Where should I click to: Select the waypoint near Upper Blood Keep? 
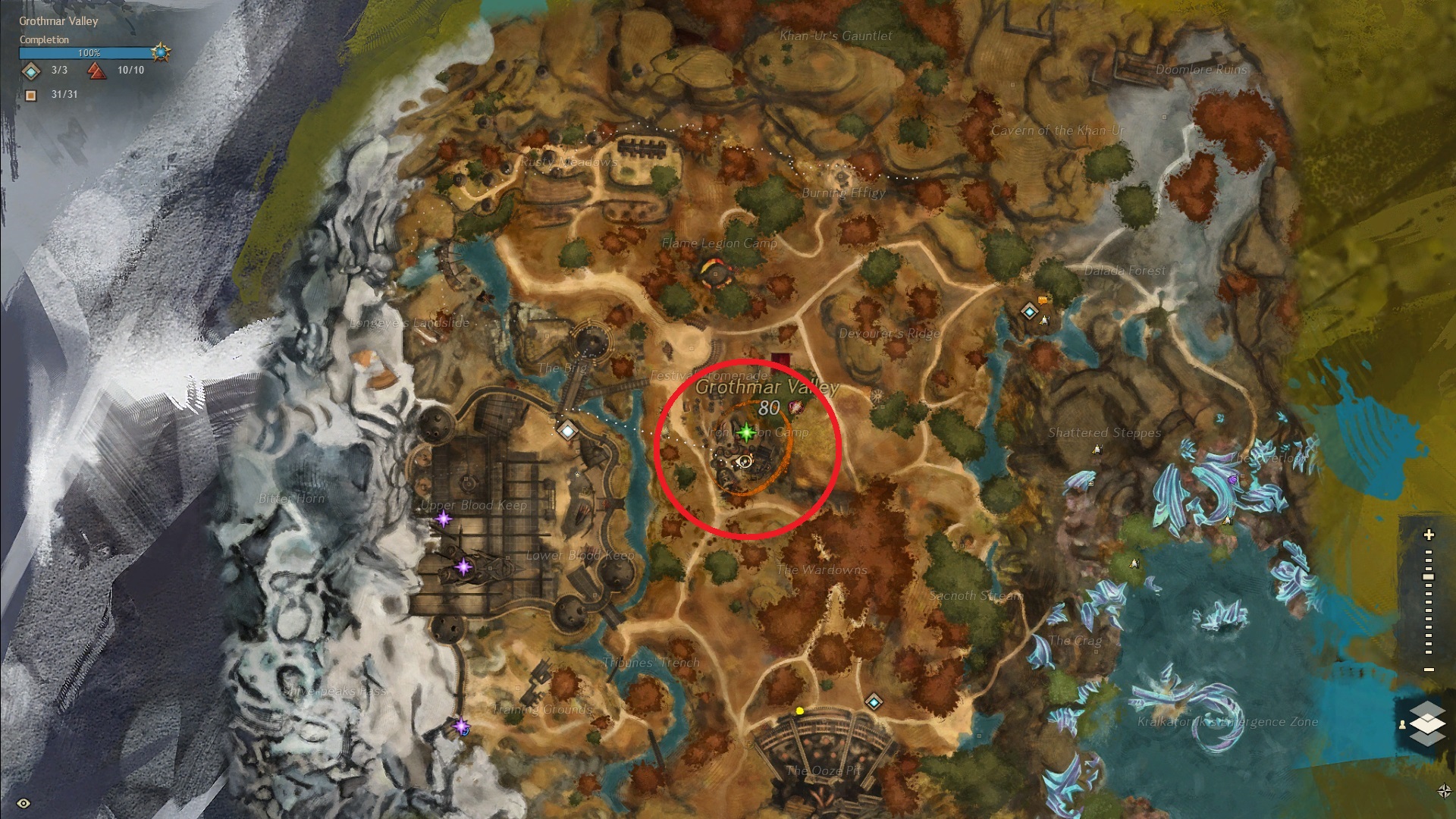pyautogui.click(x=567, y=431)
